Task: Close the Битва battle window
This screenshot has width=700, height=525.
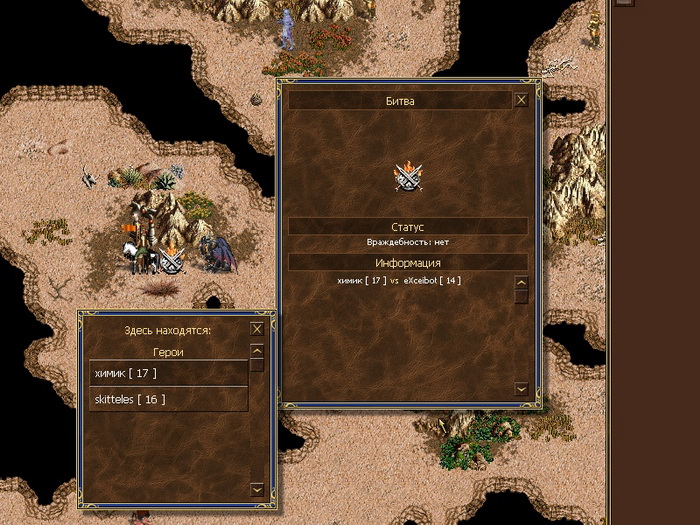Action: click(521, 100)
